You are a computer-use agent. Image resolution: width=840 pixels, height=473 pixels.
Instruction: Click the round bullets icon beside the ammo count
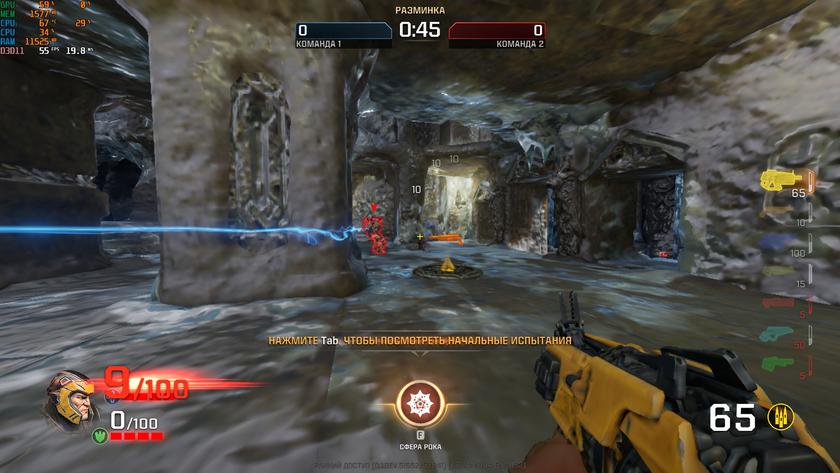tap(776, 417)
